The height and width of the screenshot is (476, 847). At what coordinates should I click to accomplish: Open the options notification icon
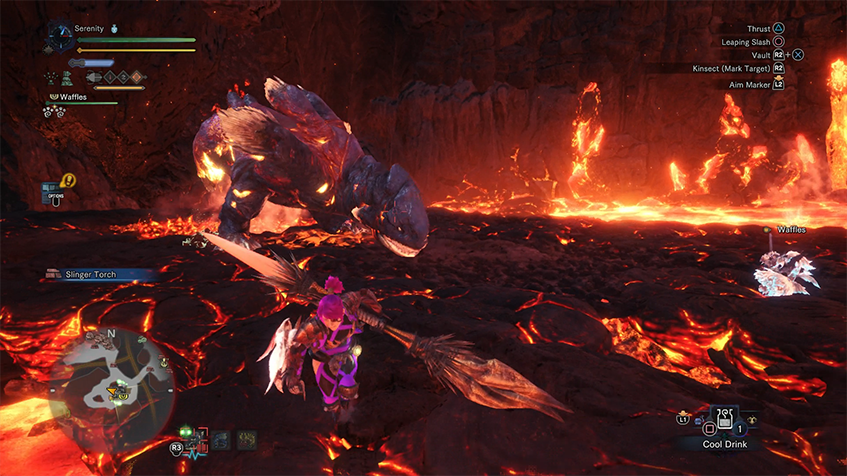click(x=52, y=188)
